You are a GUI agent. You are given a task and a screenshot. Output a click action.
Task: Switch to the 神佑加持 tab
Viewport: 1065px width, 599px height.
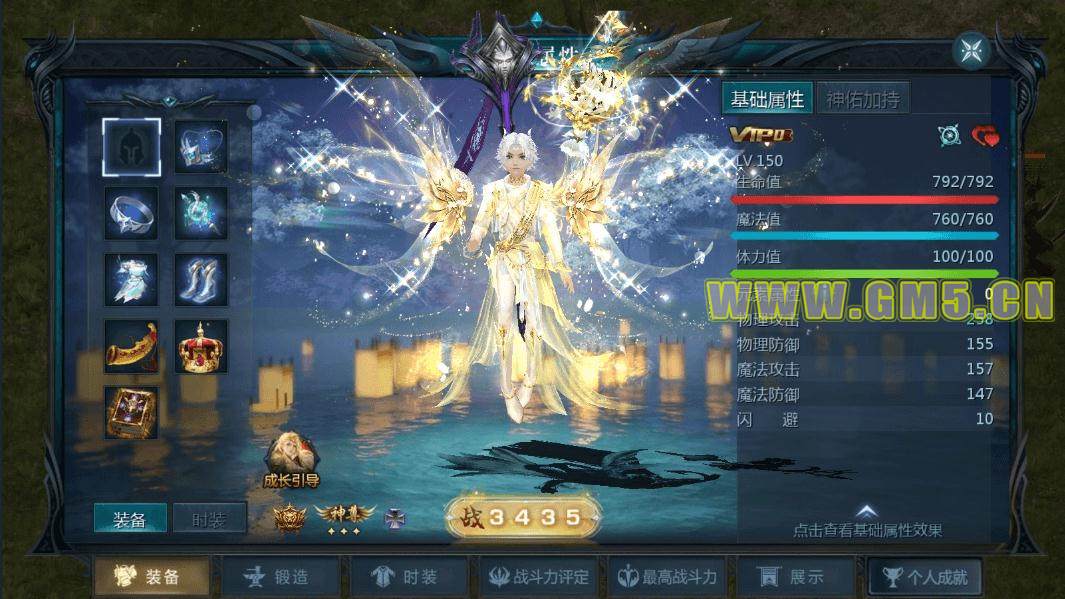862,99
